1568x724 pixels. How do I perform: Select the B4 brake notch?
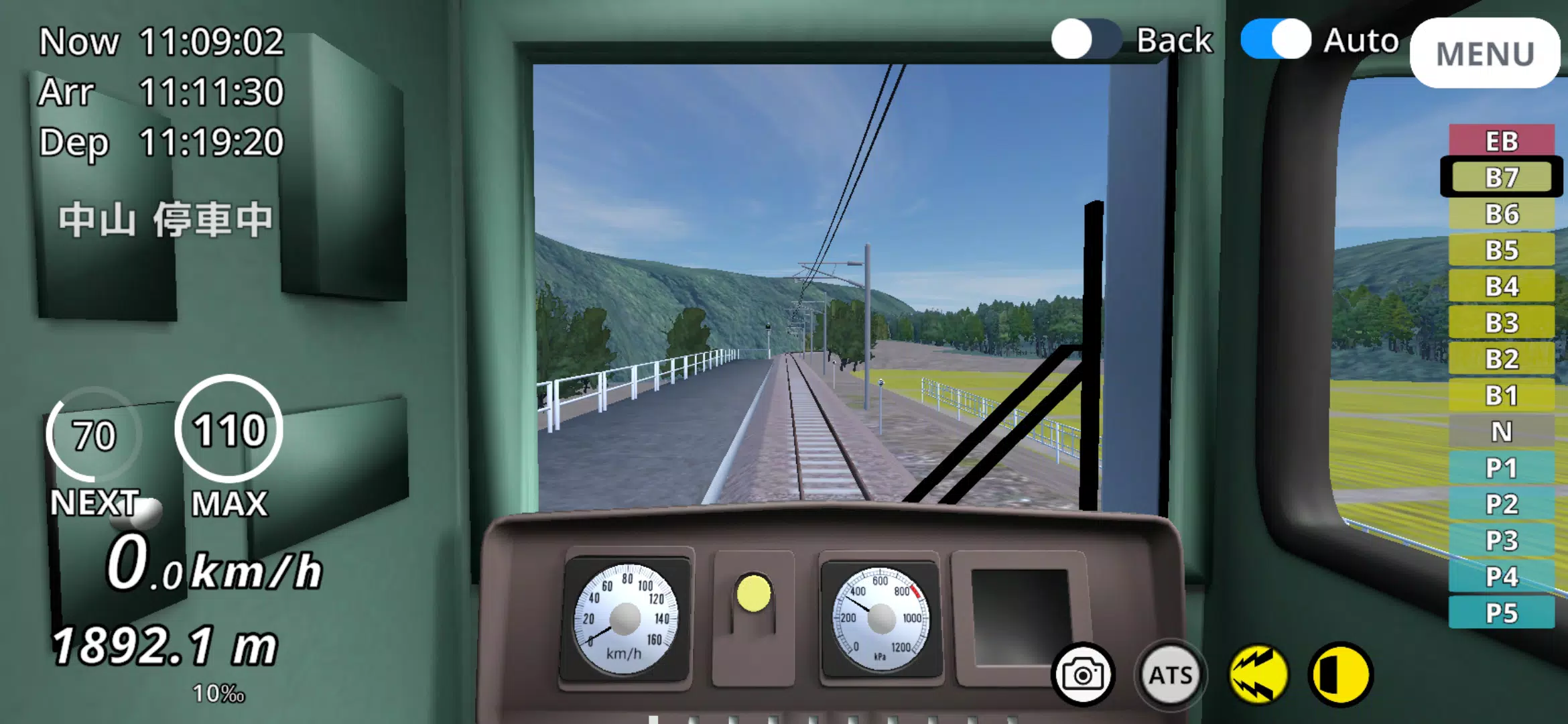[x=1501, y=288]
